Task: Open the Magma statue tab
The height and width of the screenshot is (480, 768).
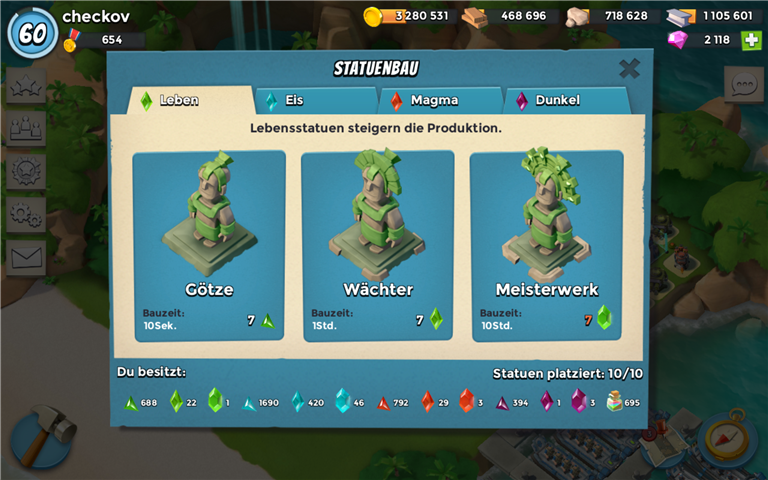Action: pos(440,100)
